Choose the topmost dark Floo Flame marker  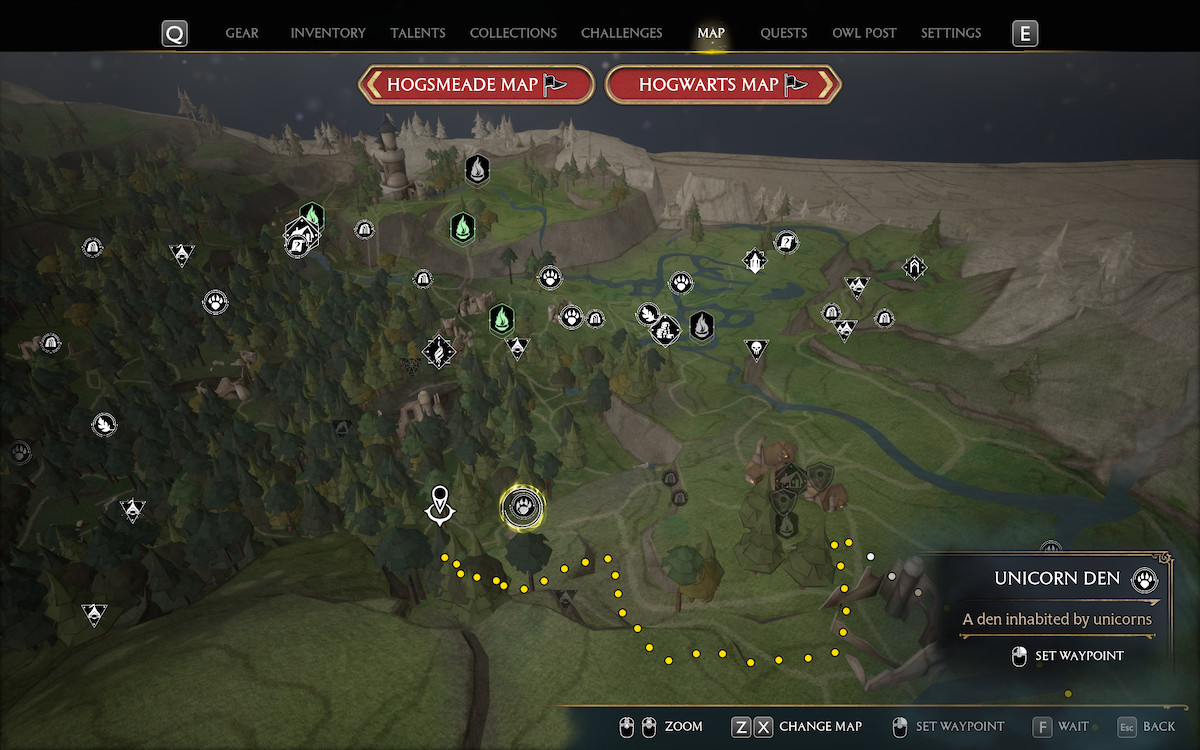[x=477, y=169]
